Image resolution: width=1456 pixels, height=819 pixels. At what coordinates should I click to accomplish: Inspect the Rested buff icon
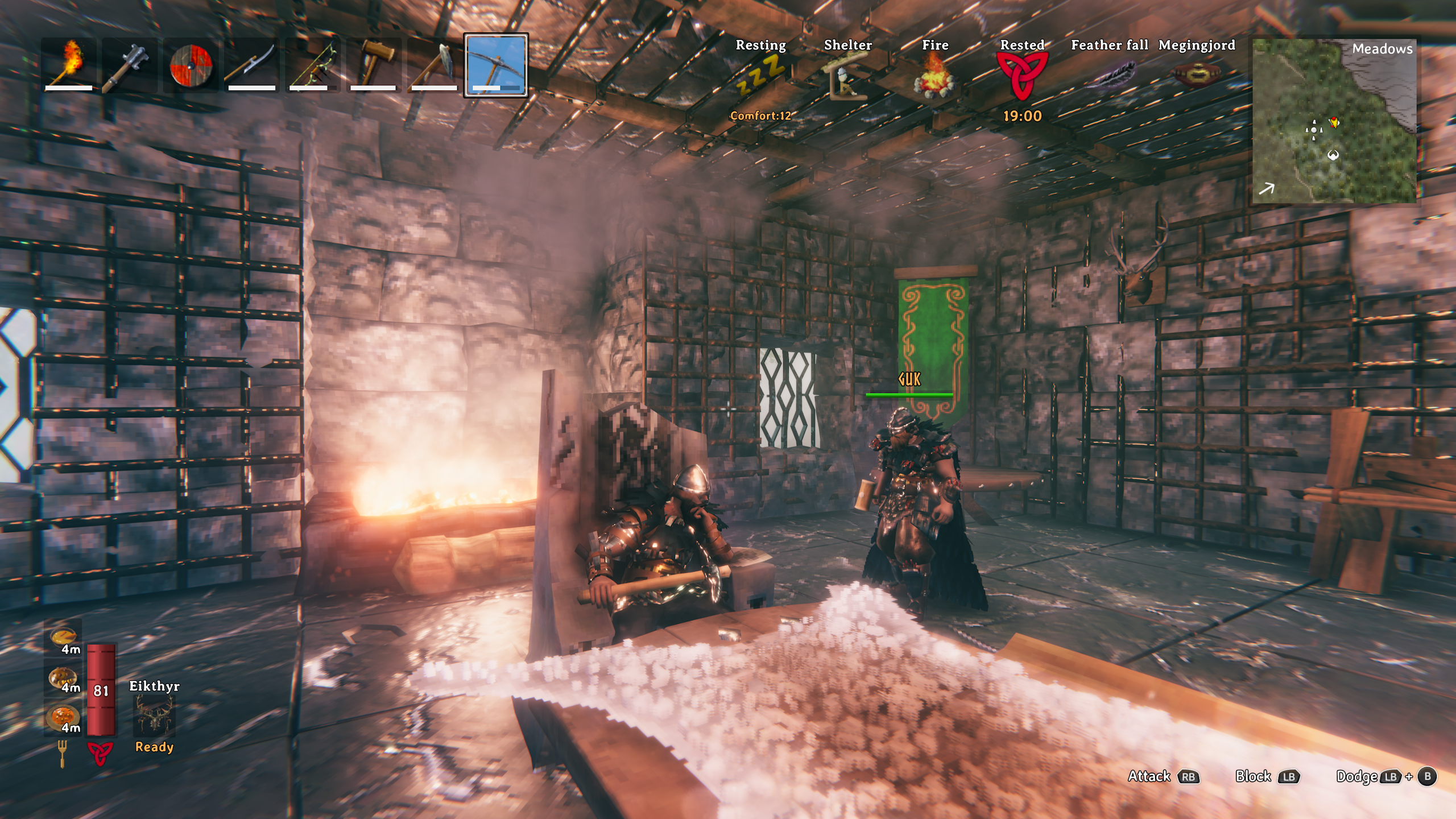1021,77
